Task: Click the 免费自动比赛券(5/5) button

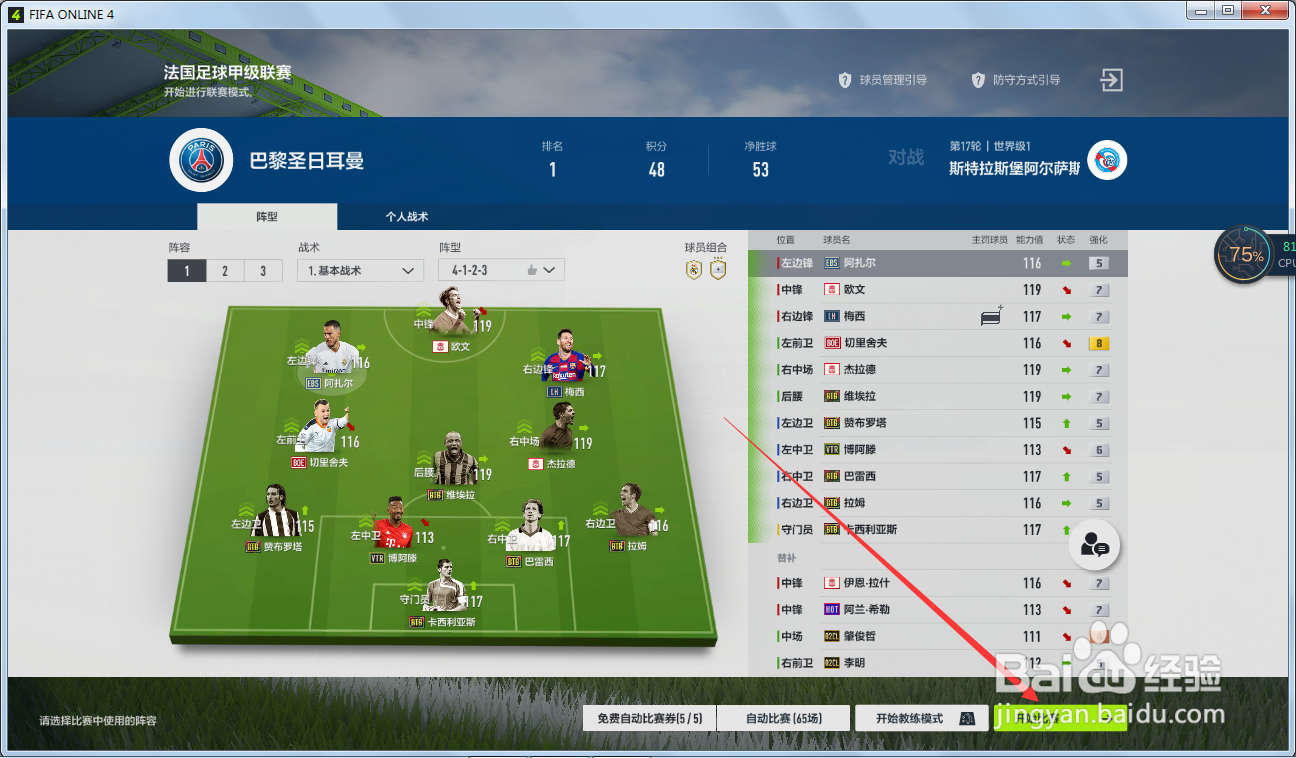Action: point(648,717)
